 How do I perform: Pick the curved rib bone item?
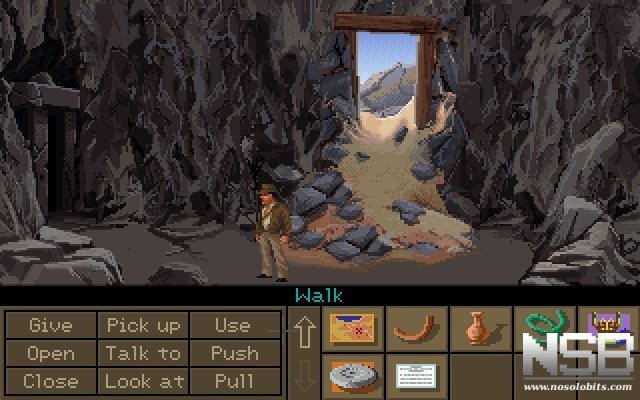(x=414, y=329)
